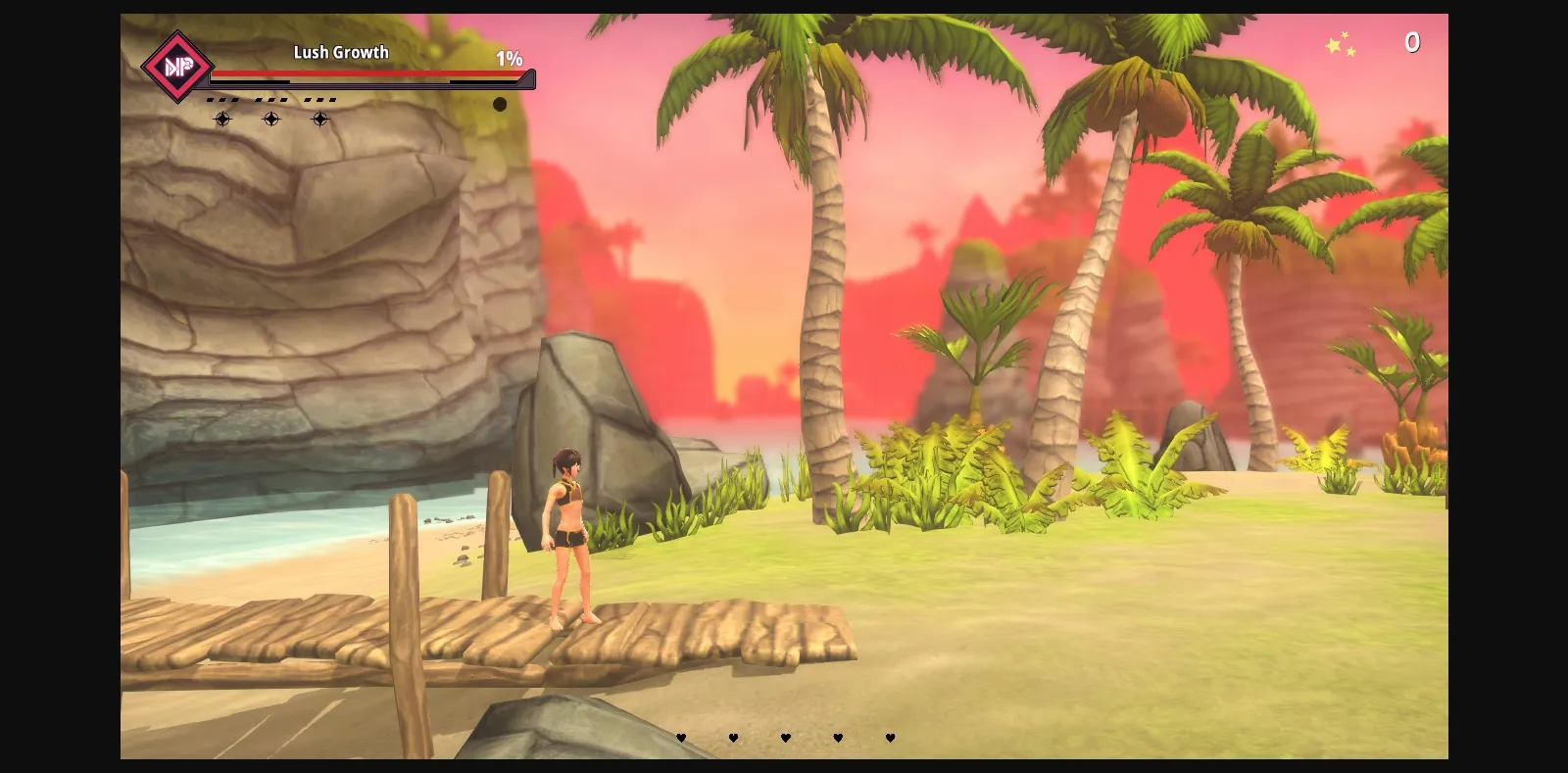Click the Lush Growth progress bar
Image resolution: width=1568 pixels, height=773 pixels.
coord(367,74)
